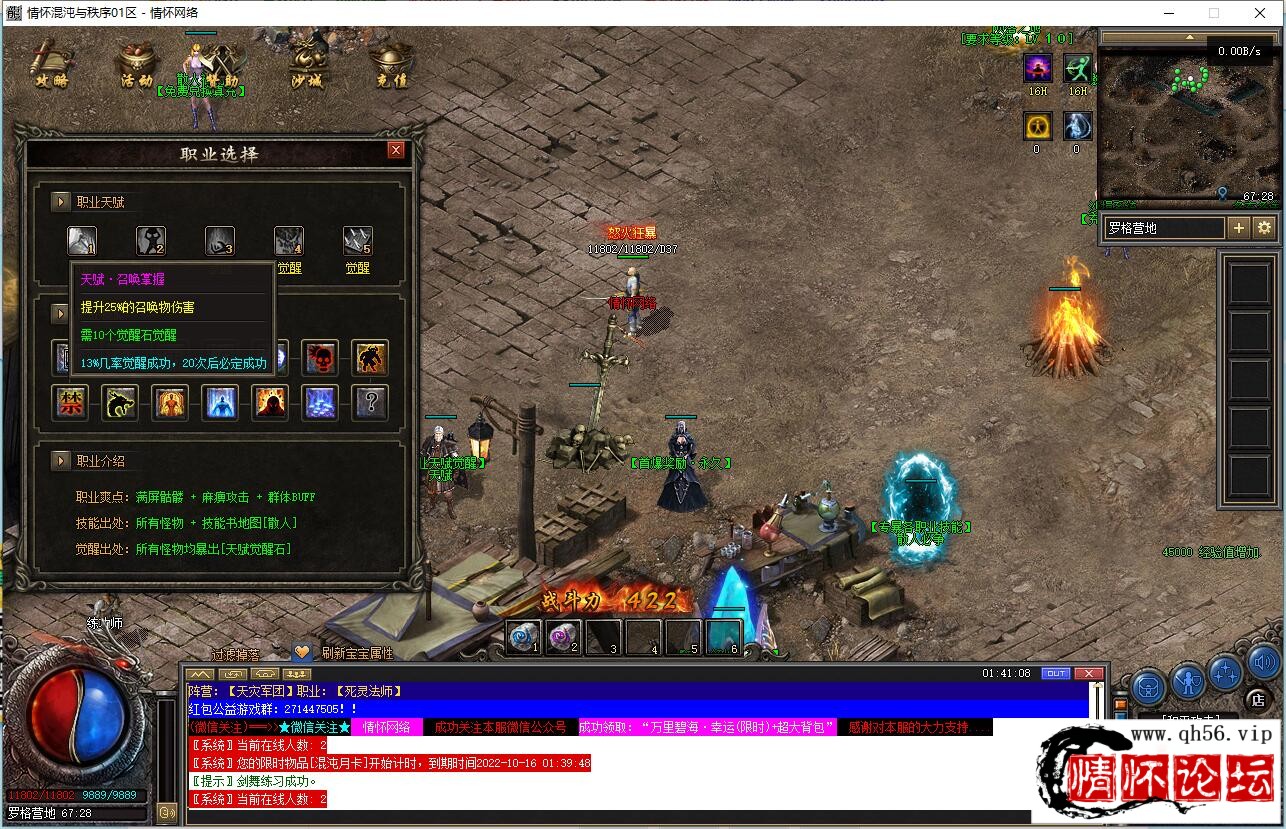
Task: Open the 攻略 guide menu
Action: point(50,66)
